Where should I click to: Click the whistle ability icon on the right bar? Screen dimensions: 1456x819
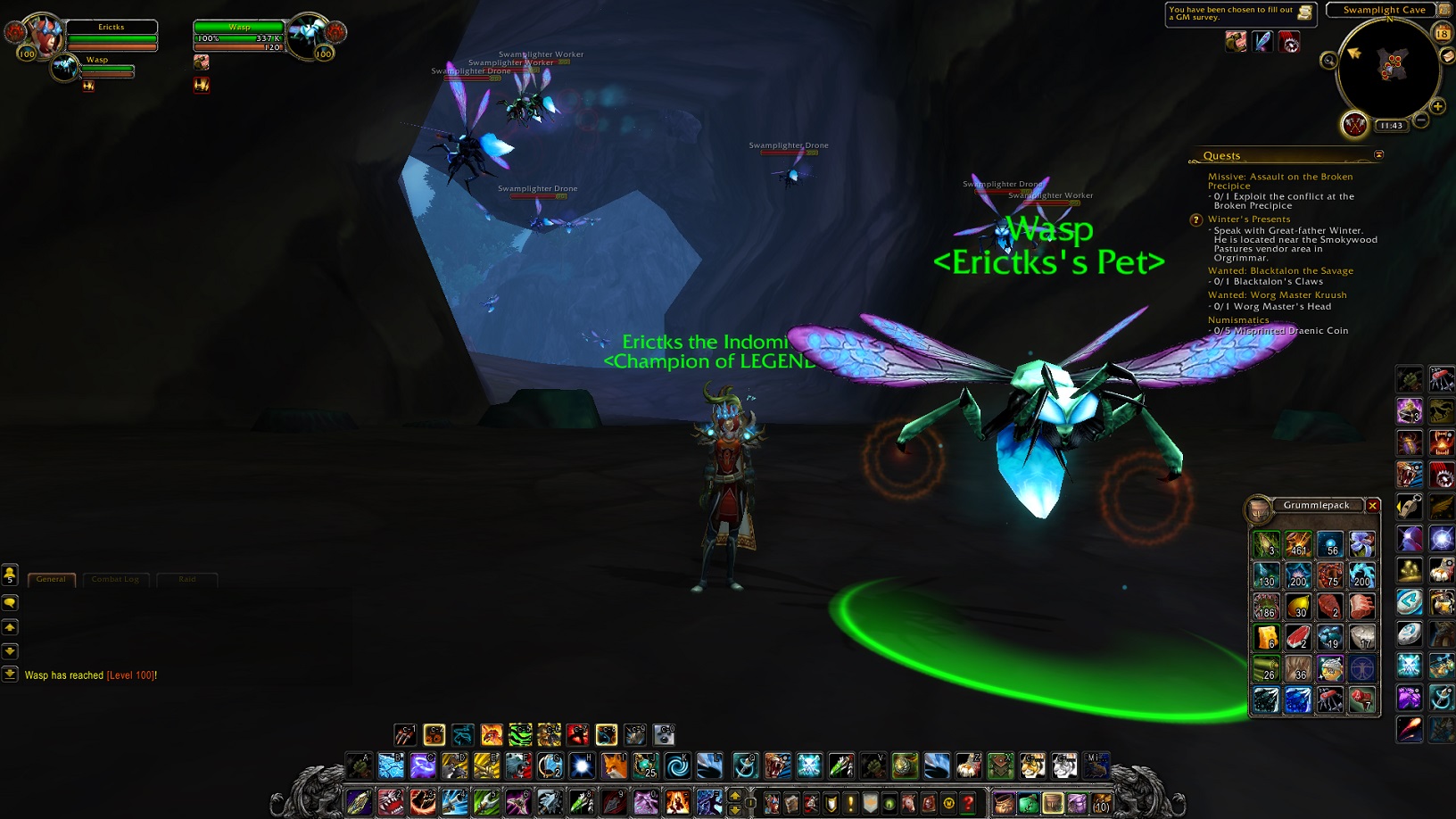1408,504
